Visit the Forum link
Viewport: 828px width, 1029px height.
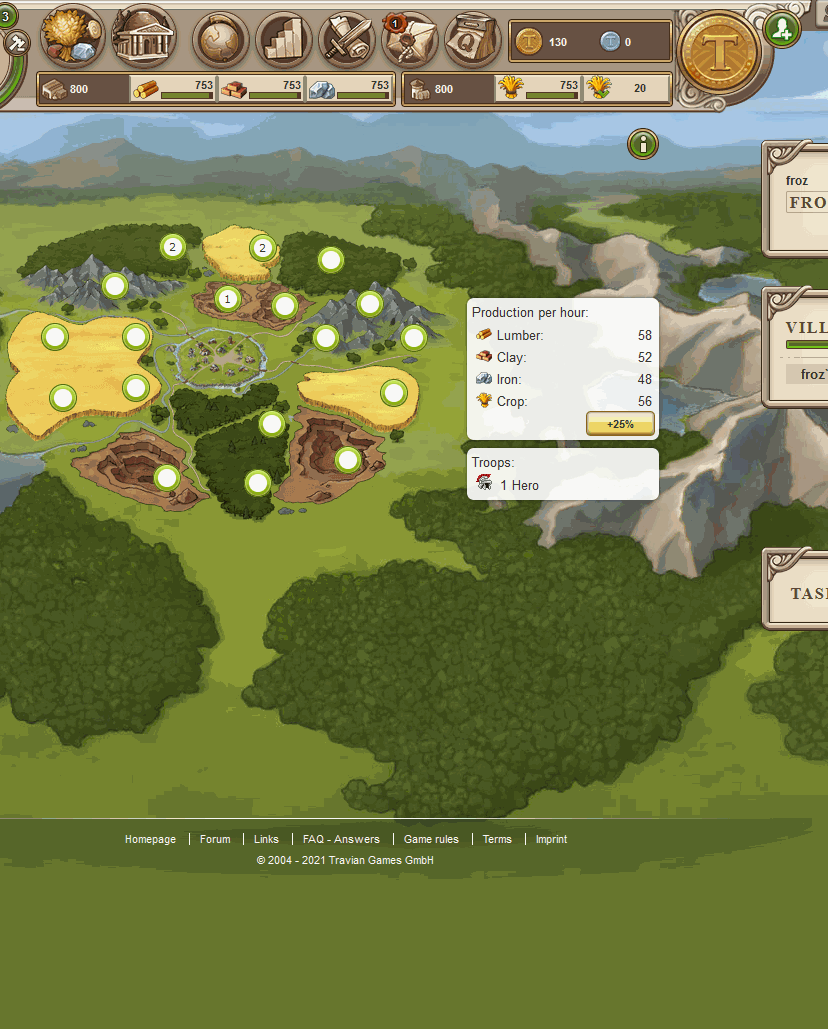pos(215,839)
